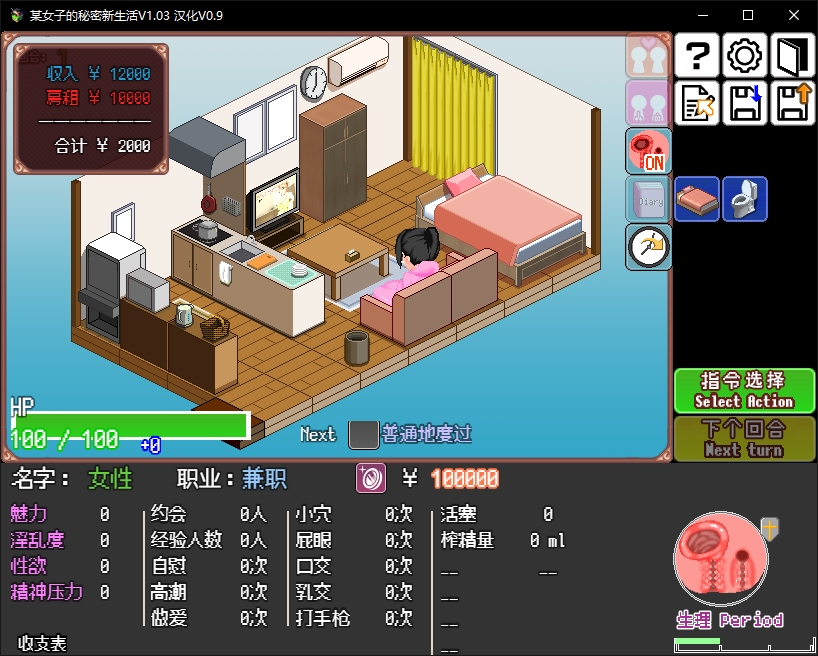Select the bed action icon

pos(697,199)
